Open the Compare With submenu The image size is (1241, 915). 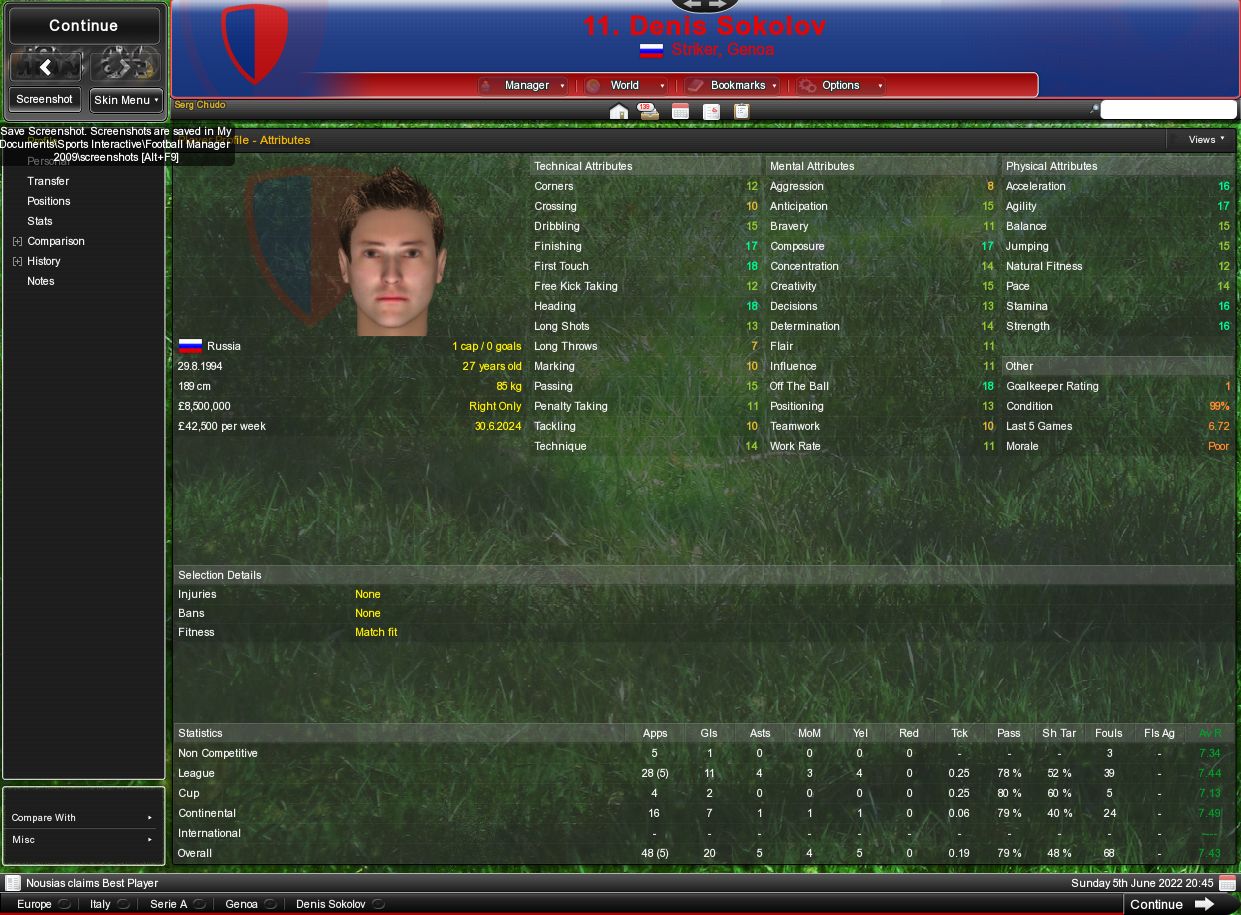(83, 818)
